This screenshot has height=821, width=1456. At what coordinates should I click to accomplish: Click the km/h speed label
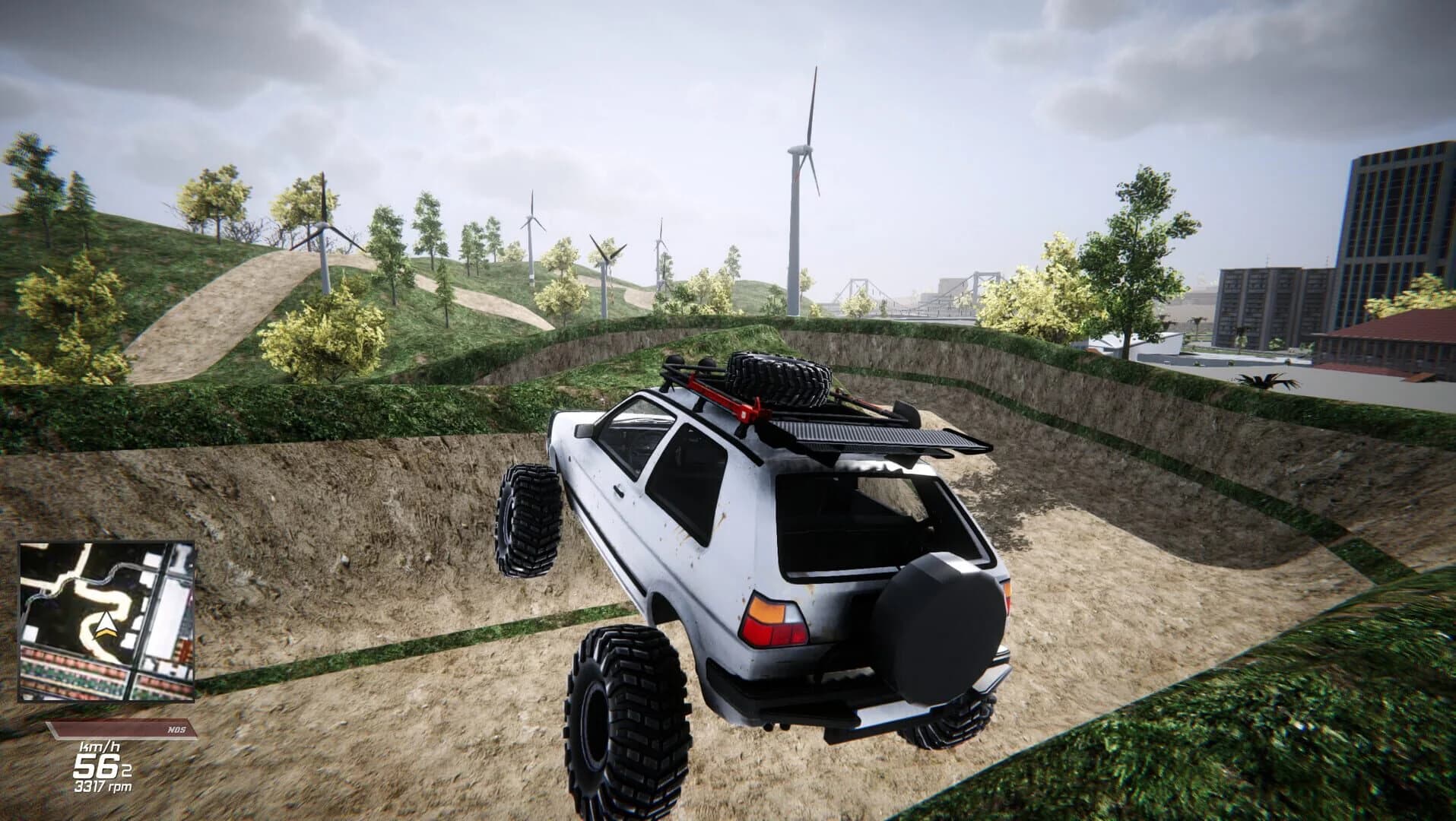[x=100, y=748]
